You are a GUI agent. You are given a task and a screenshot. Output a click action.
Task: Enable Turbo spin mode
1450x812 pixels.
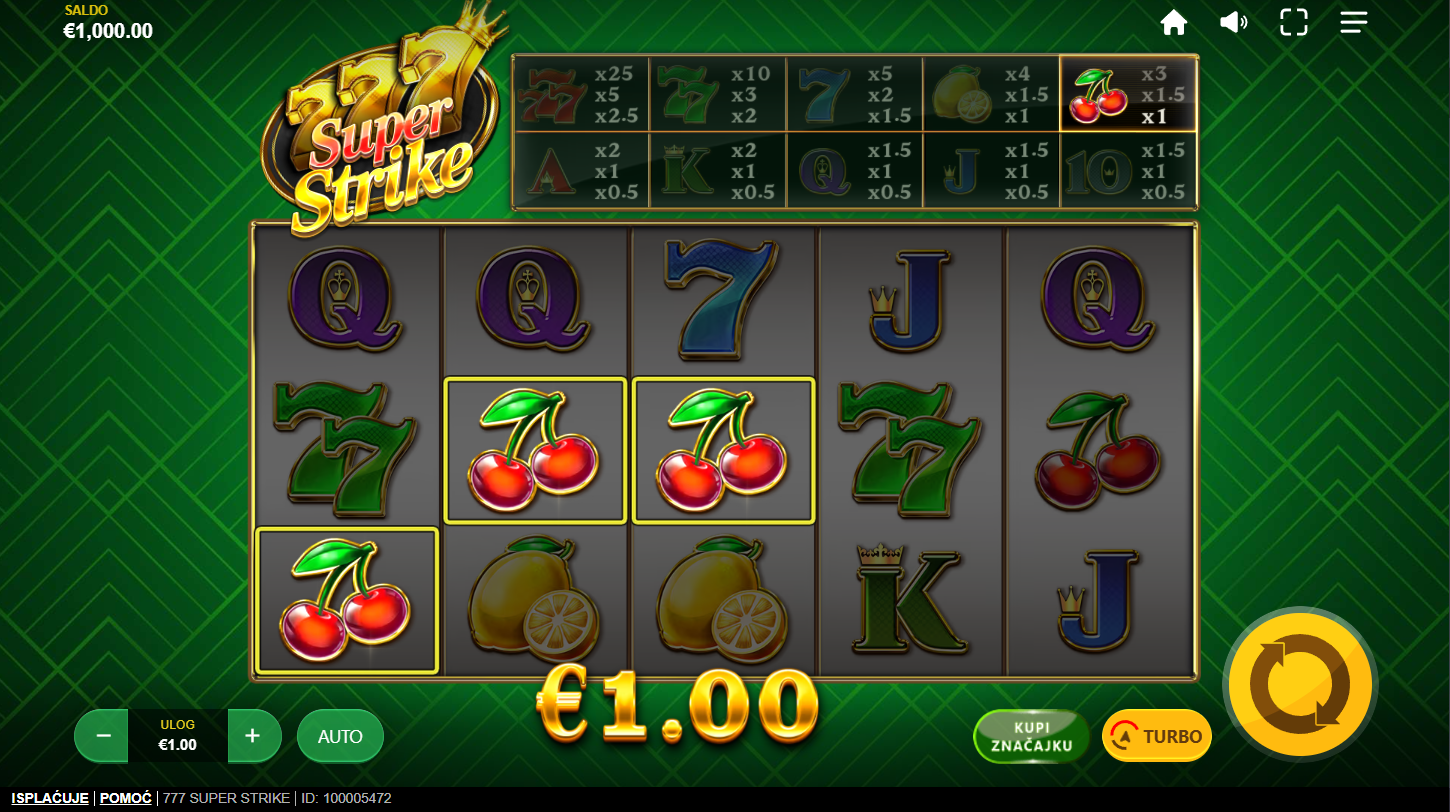1157,736
